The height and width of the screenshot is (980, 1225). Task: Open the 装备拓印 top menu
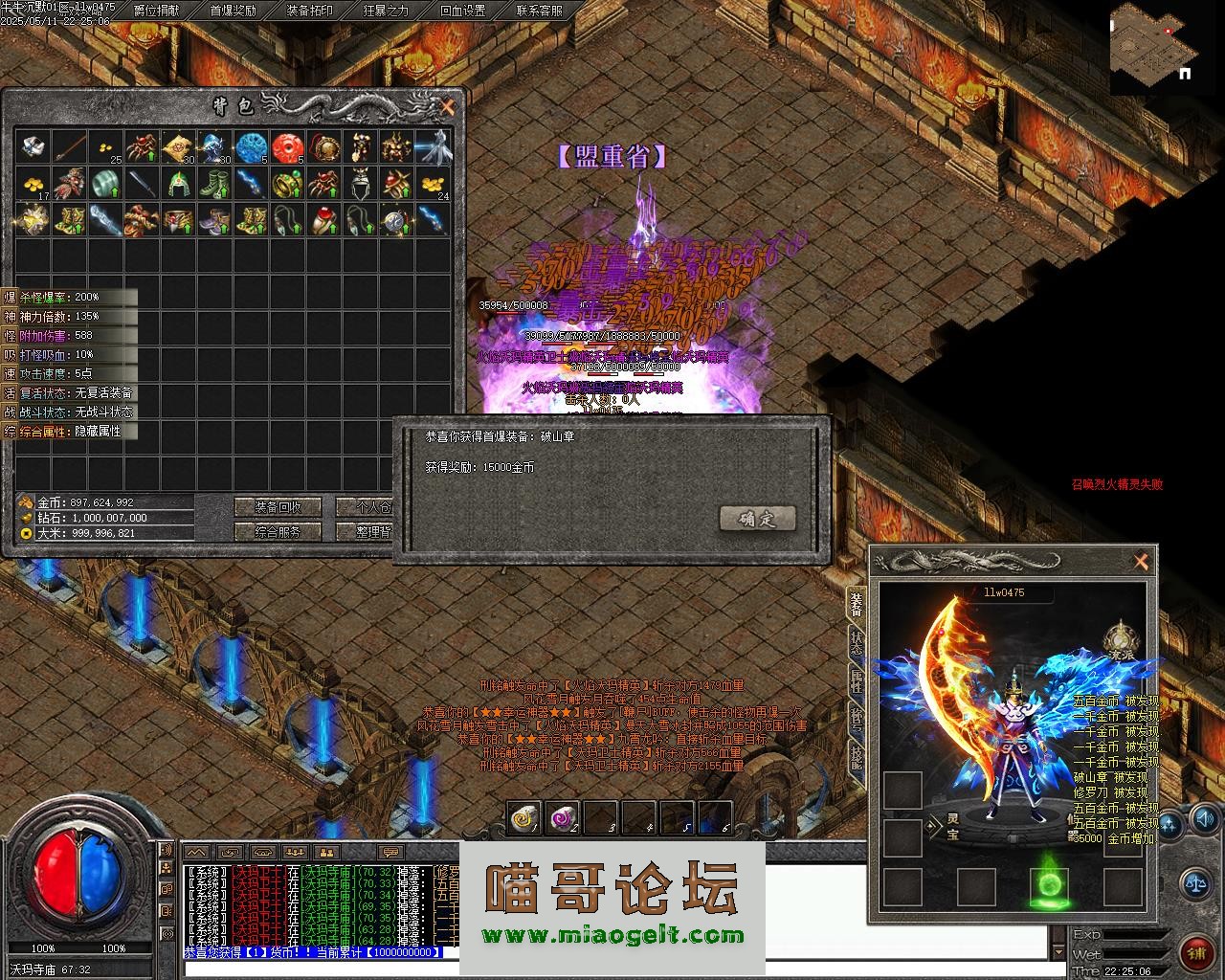point(310,11)
